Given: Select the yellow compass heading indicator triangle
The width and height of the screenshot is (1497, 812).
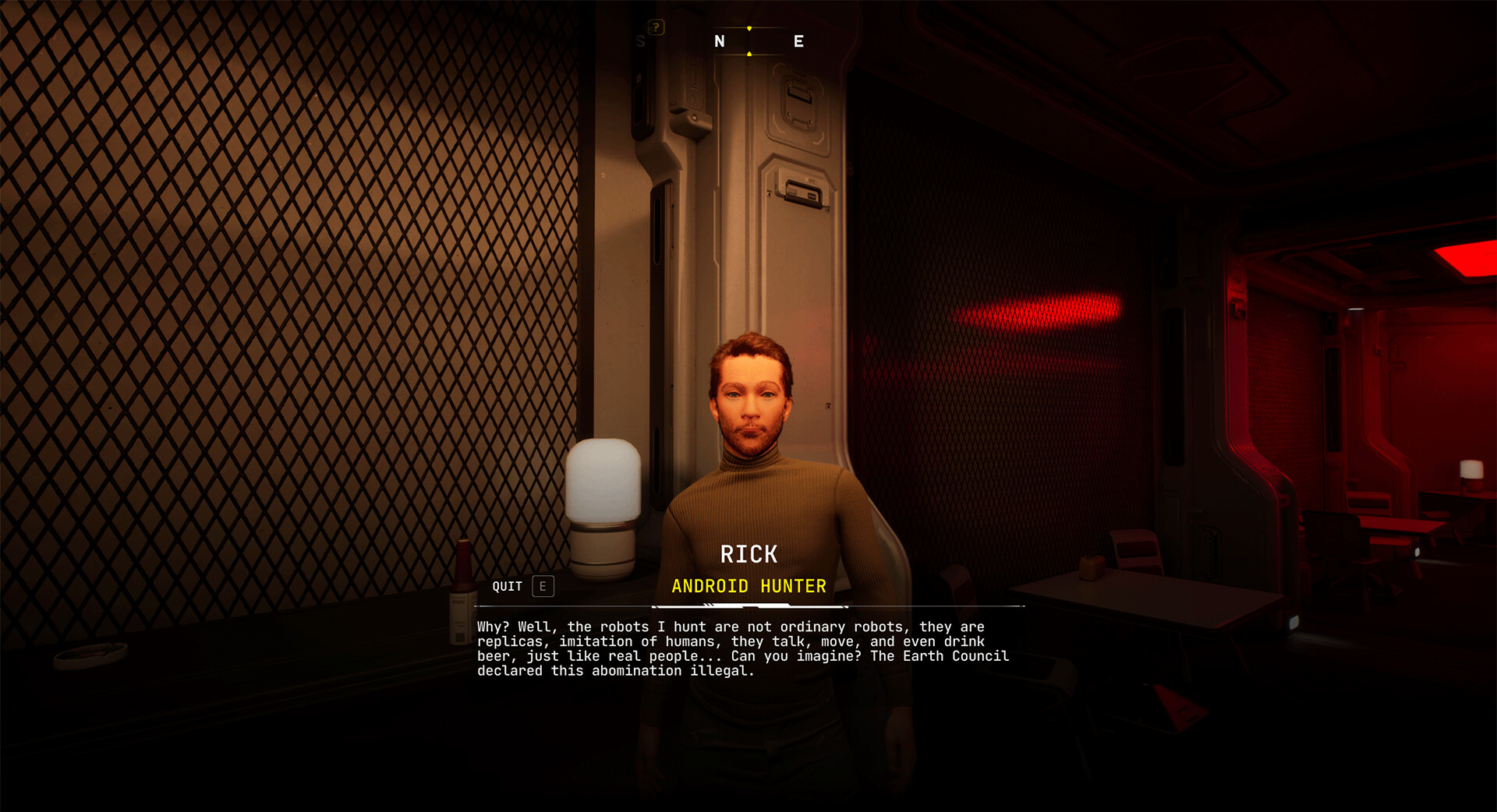Looking at the screenshot, I should (749, 28).
